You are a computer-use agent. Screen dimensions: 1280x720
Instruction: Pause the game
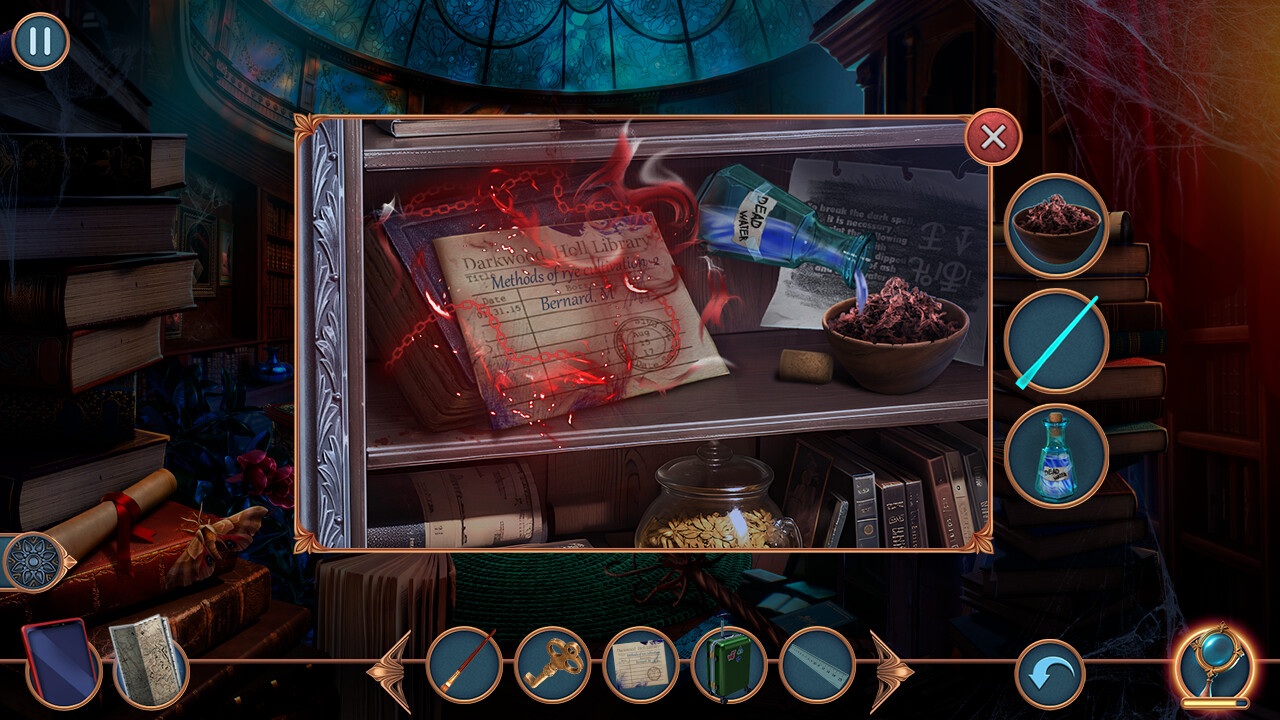click(x=40, y=40)
